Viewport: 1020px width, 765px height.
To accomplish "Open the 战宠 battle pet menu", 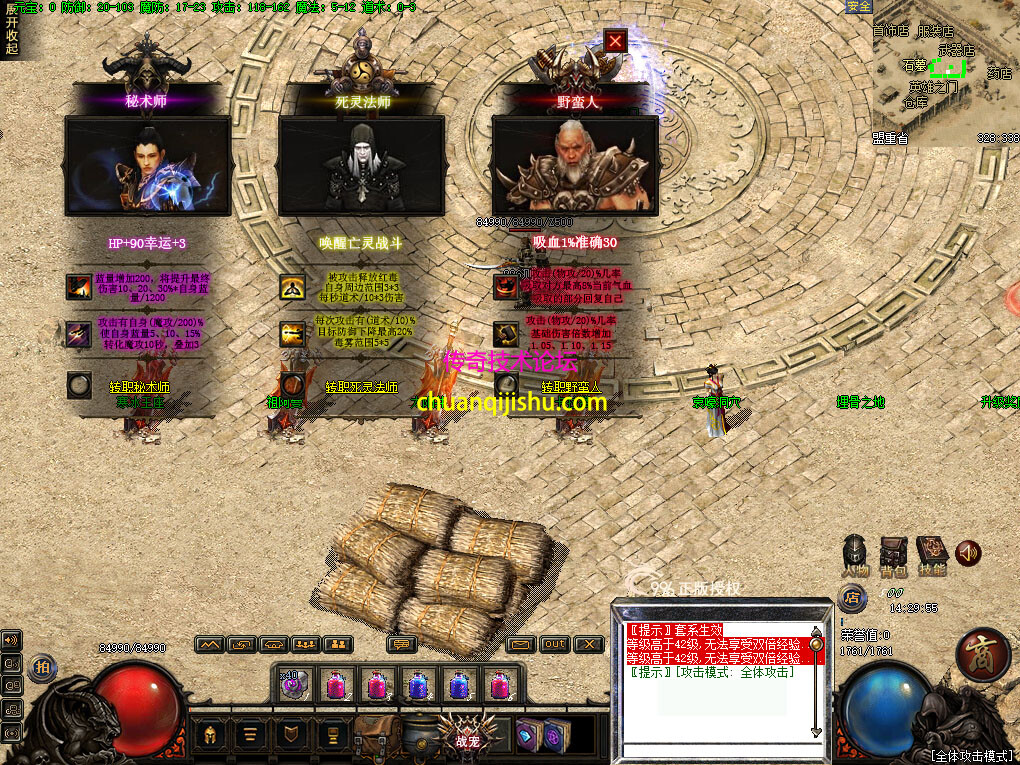I will pos(467,735).
